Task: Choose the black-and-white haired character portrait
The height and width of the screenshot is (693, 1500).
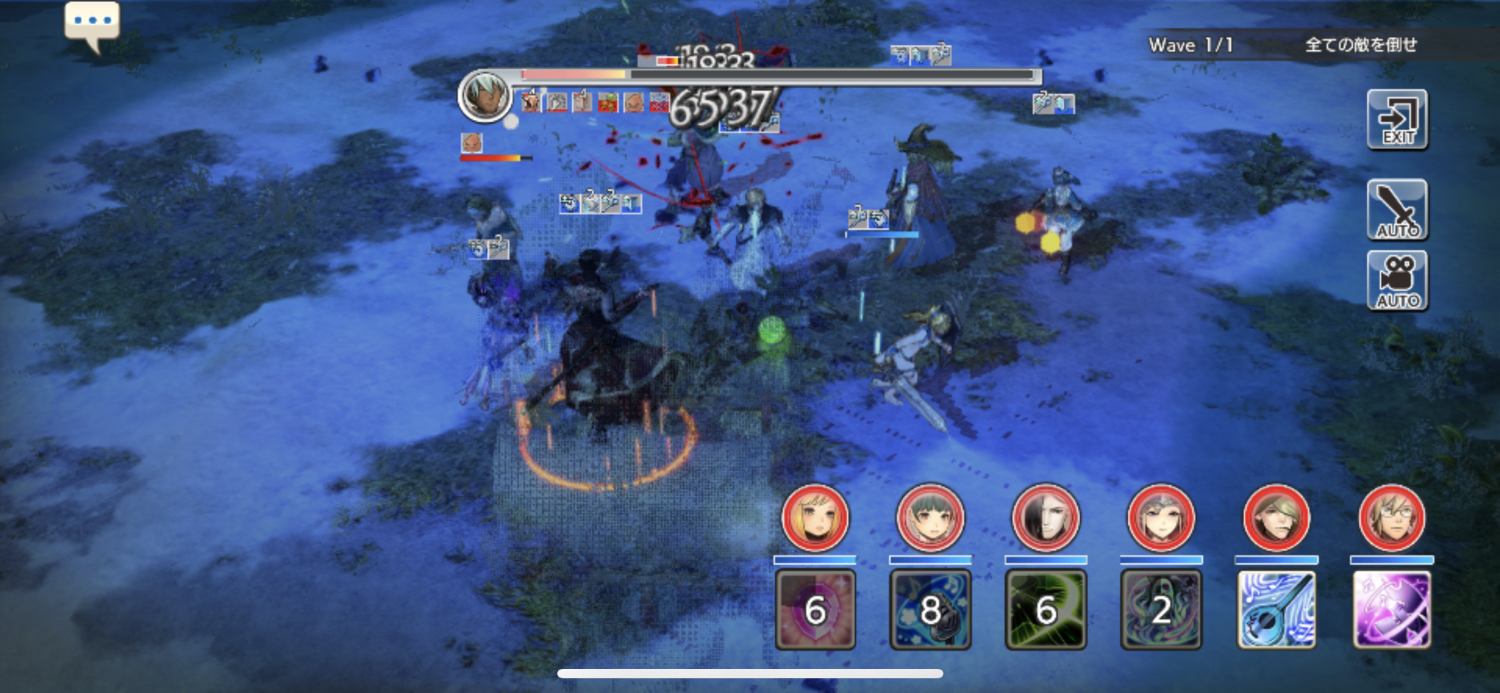Action: coord(1046,518)
